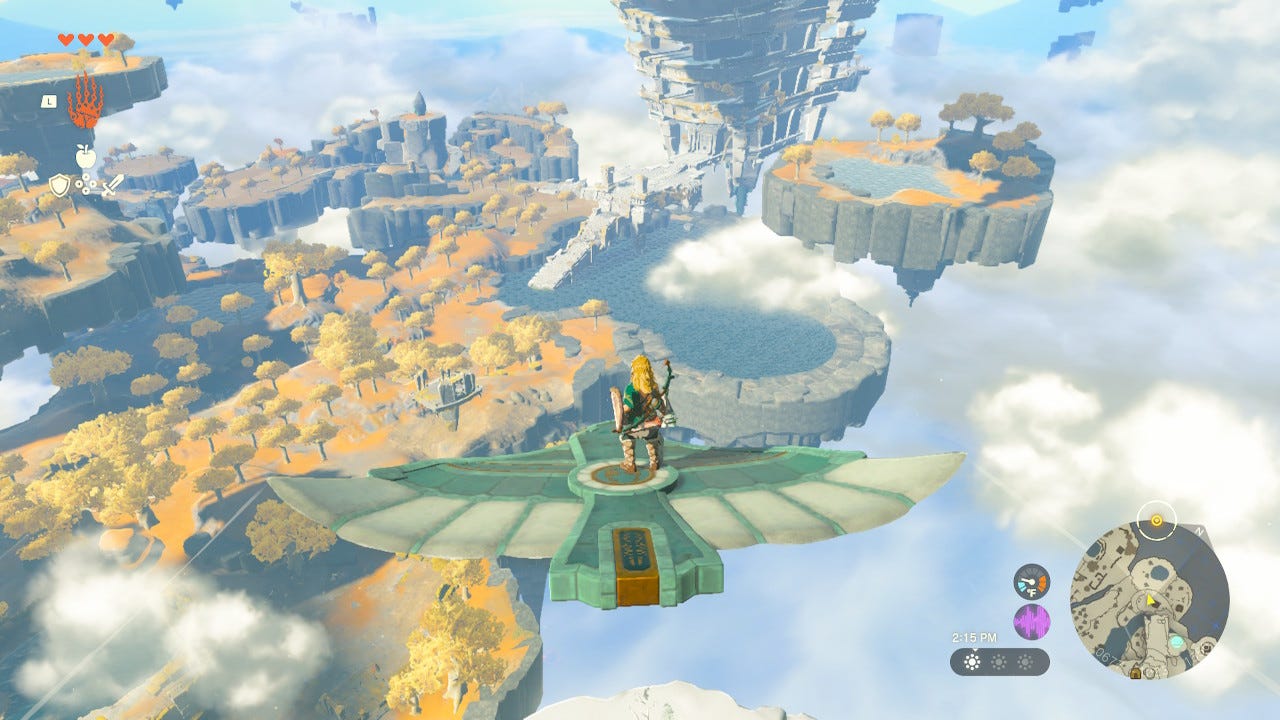Open the shield quick-select icon
This screenshot has height=720, width=1280.
[60, 185]
